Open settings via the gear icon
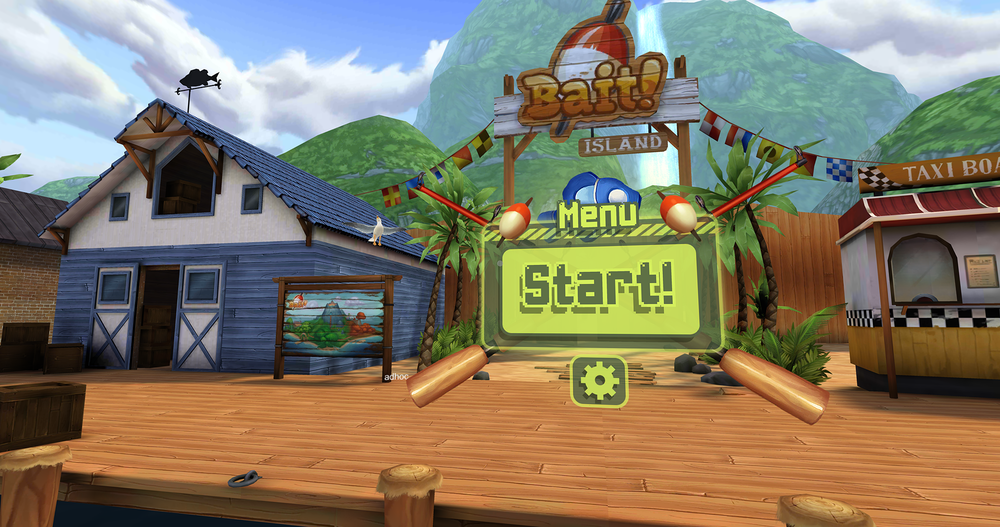This screenshot has width=1000, height=527. pyautogui.click(x=599, y=381)
